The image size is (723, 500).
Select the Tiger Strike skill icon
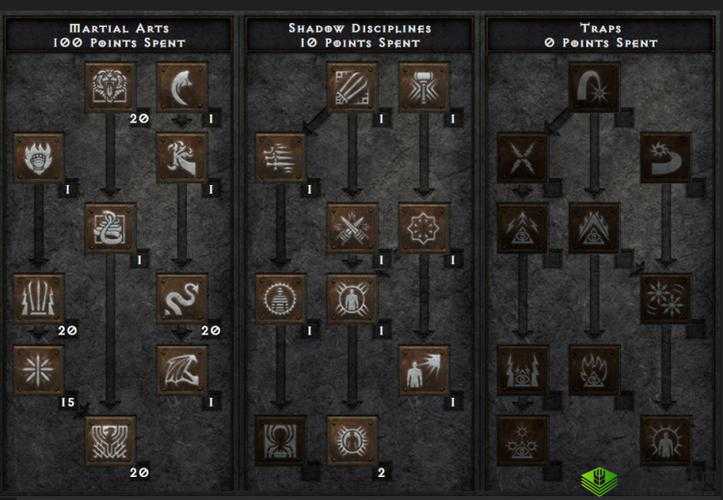[x=110, y=87]
